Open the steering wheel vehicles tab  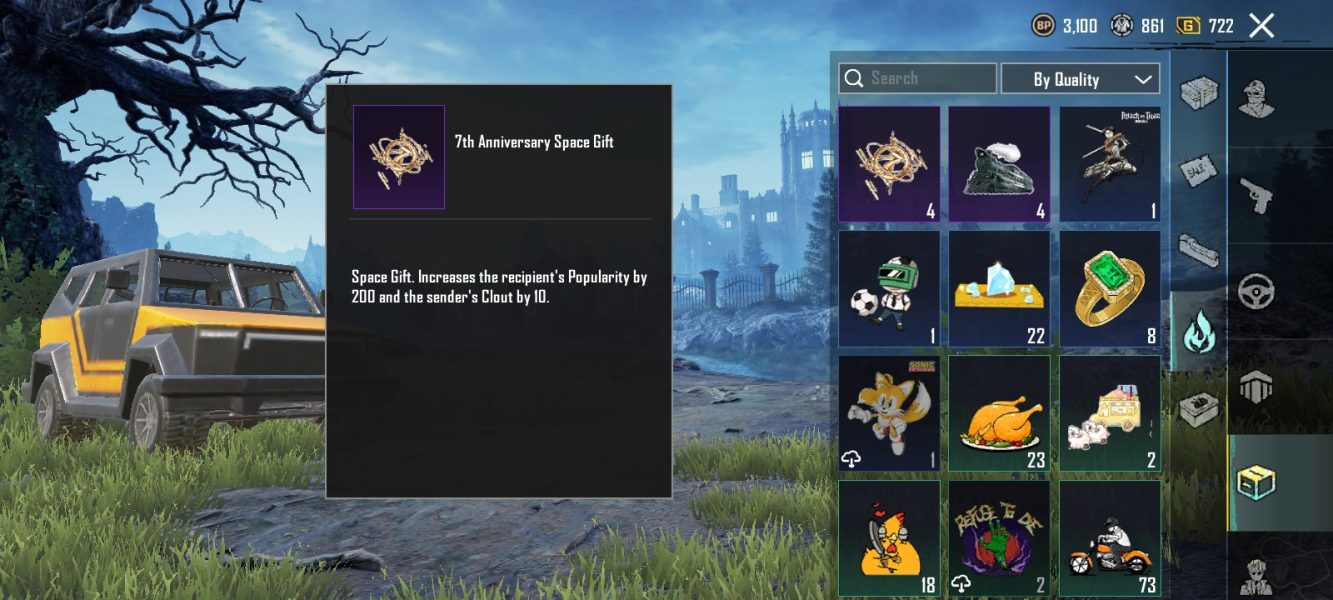(1255, 292)
